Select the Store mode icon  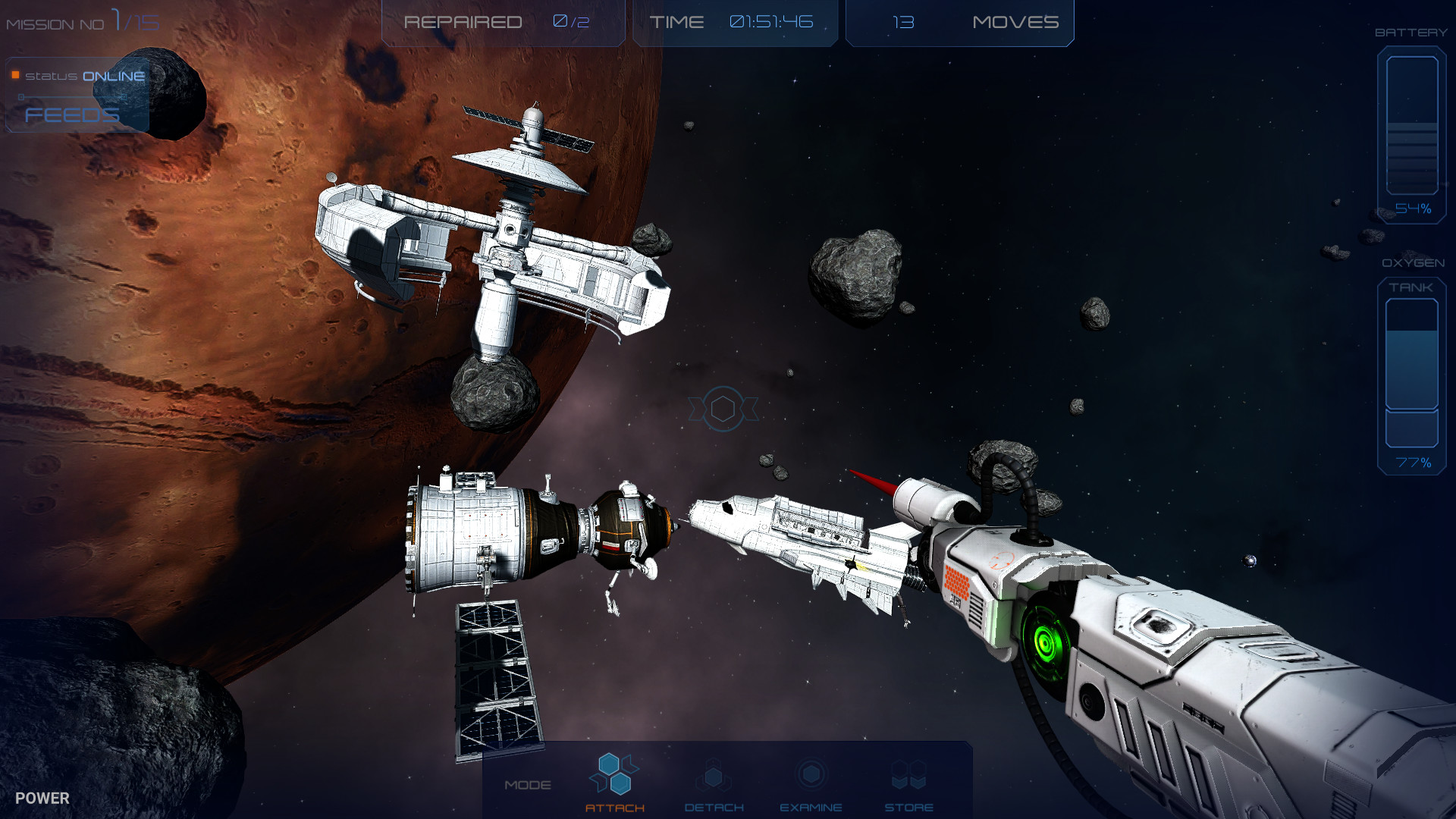908,773
